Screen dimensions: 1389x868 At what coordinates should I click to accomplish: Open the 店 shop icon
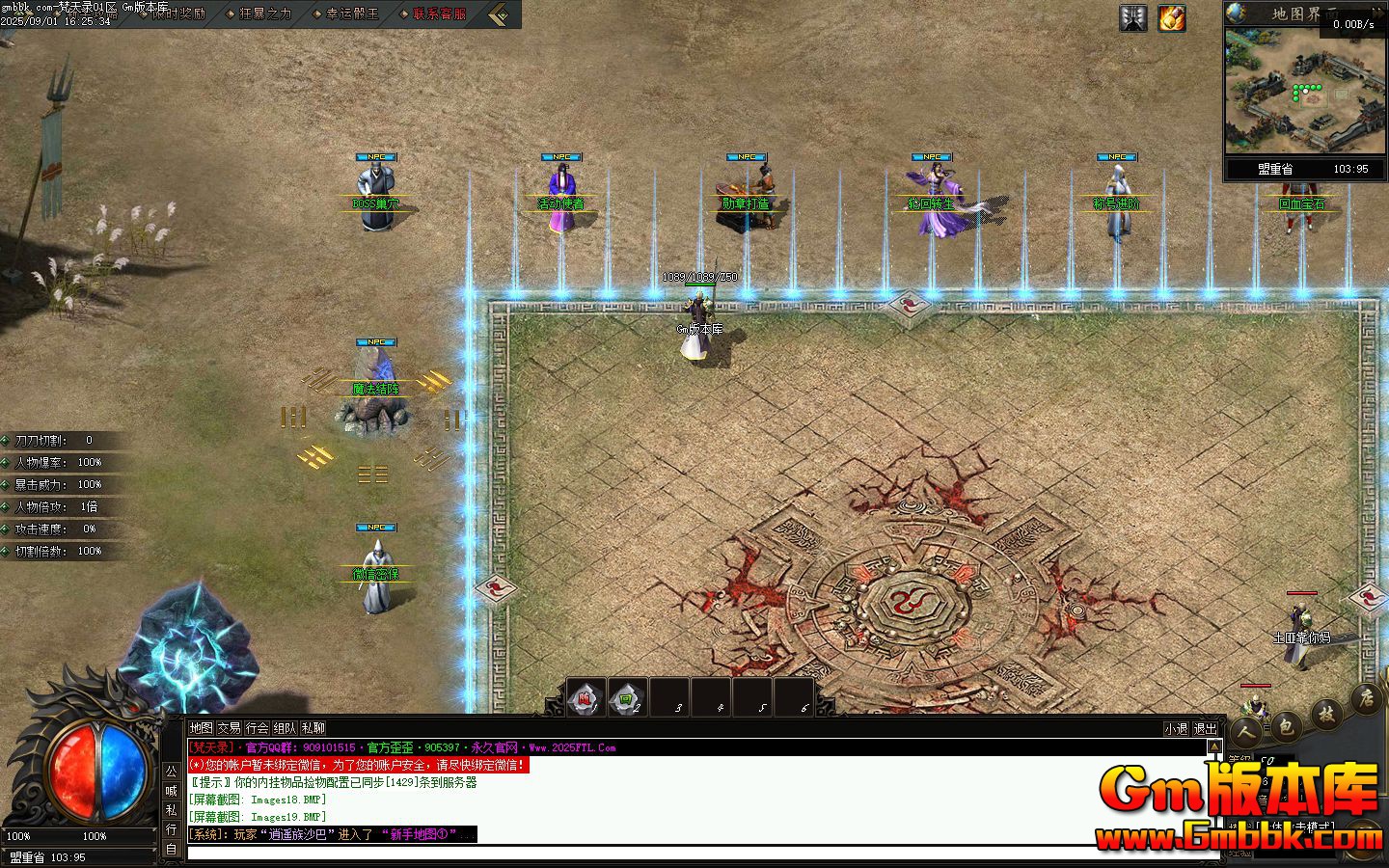(1366, 698)
